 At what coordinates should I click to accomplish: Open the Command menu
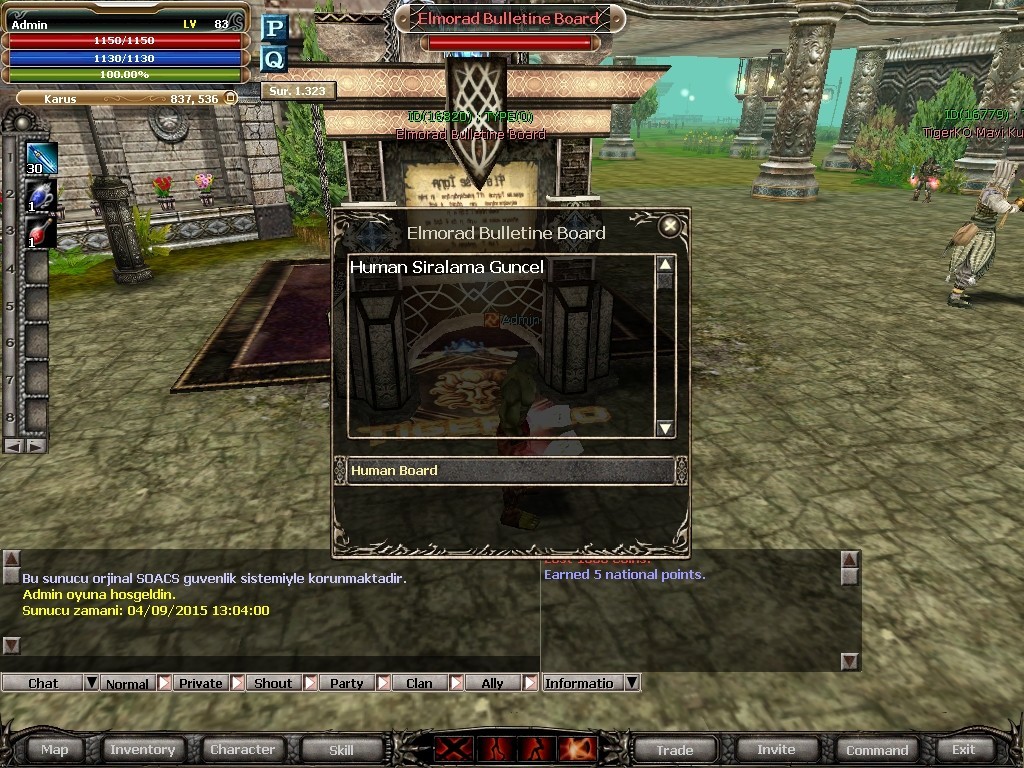tap(877, 750)
